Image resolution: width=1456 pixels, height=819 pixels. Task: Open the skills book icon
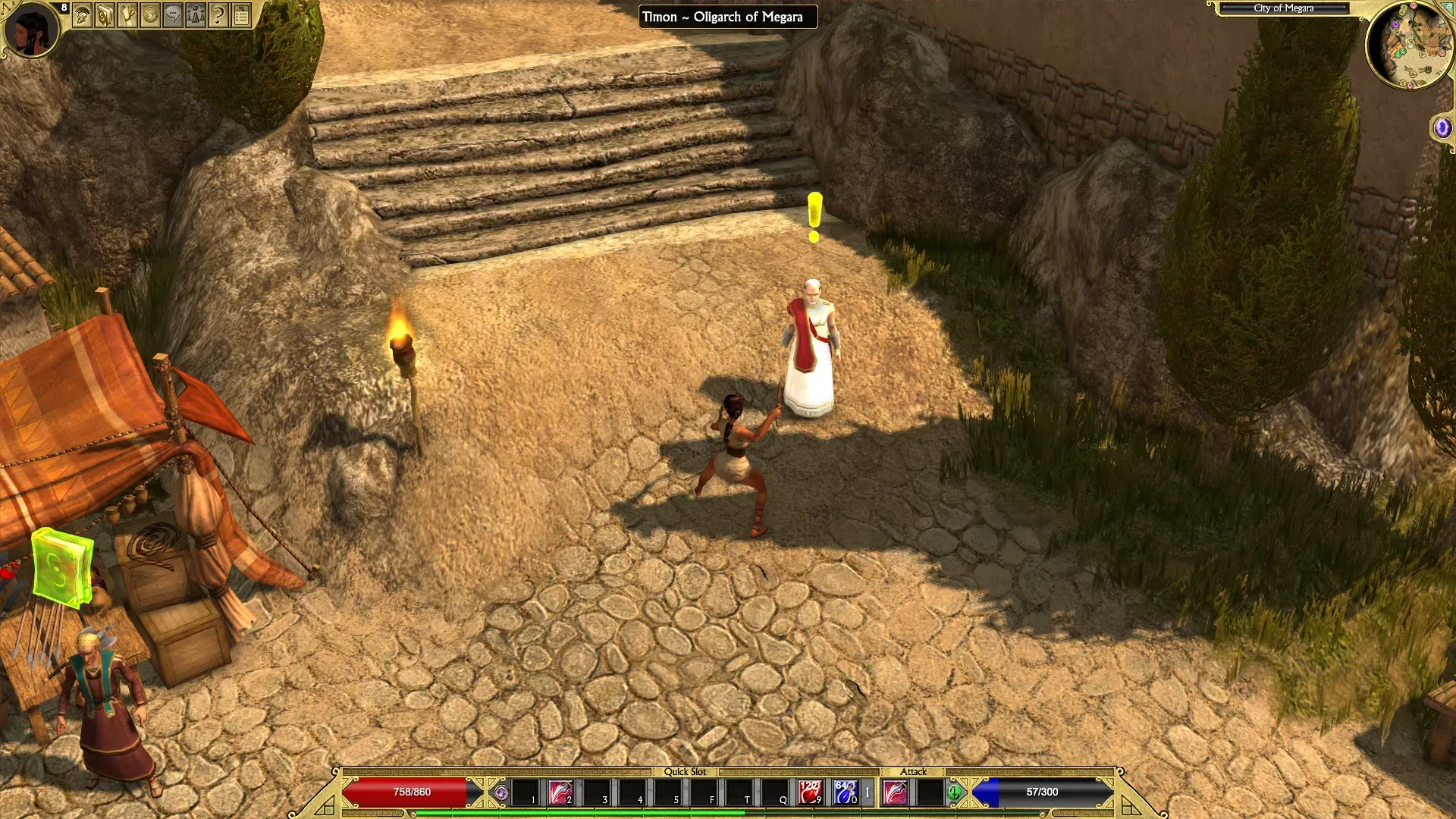[105, 15]
